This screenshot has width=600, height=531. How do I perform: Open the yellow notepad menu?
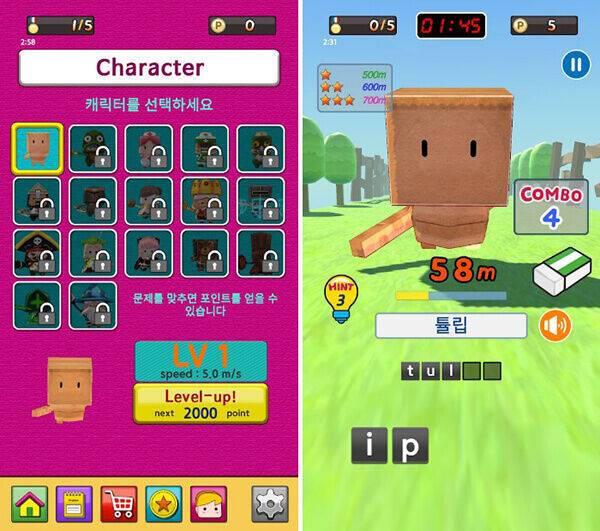click(75, 503)
